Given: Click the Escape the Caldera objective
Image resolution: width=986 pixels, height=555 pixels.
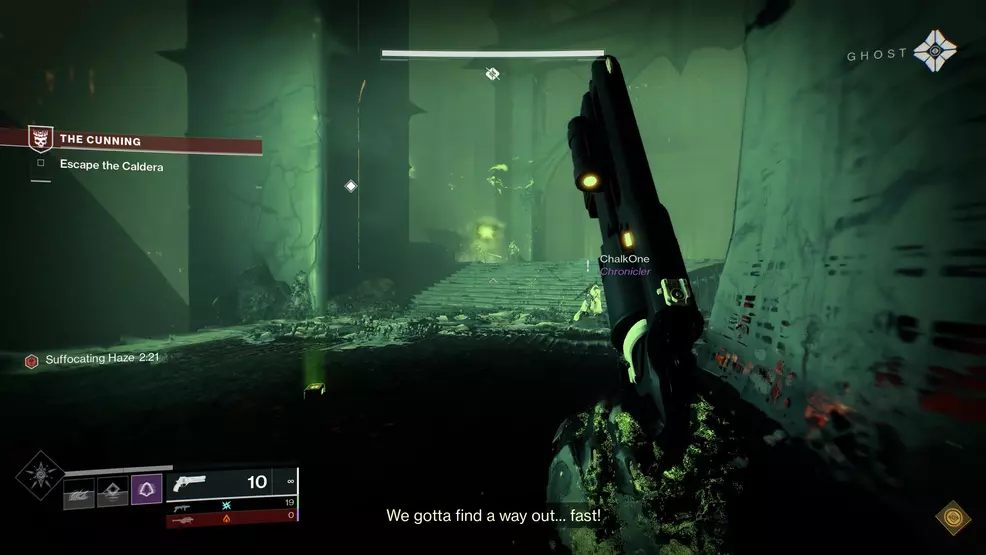Looking at the screenshot, I should (x=110, y=166).
